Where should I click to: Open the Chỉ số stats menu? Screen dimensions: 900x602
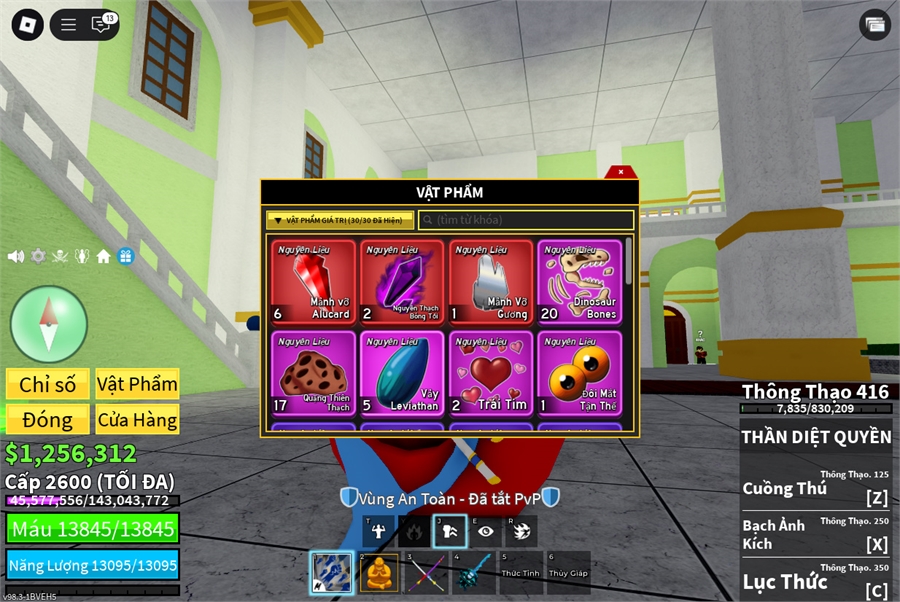(48, 384)
